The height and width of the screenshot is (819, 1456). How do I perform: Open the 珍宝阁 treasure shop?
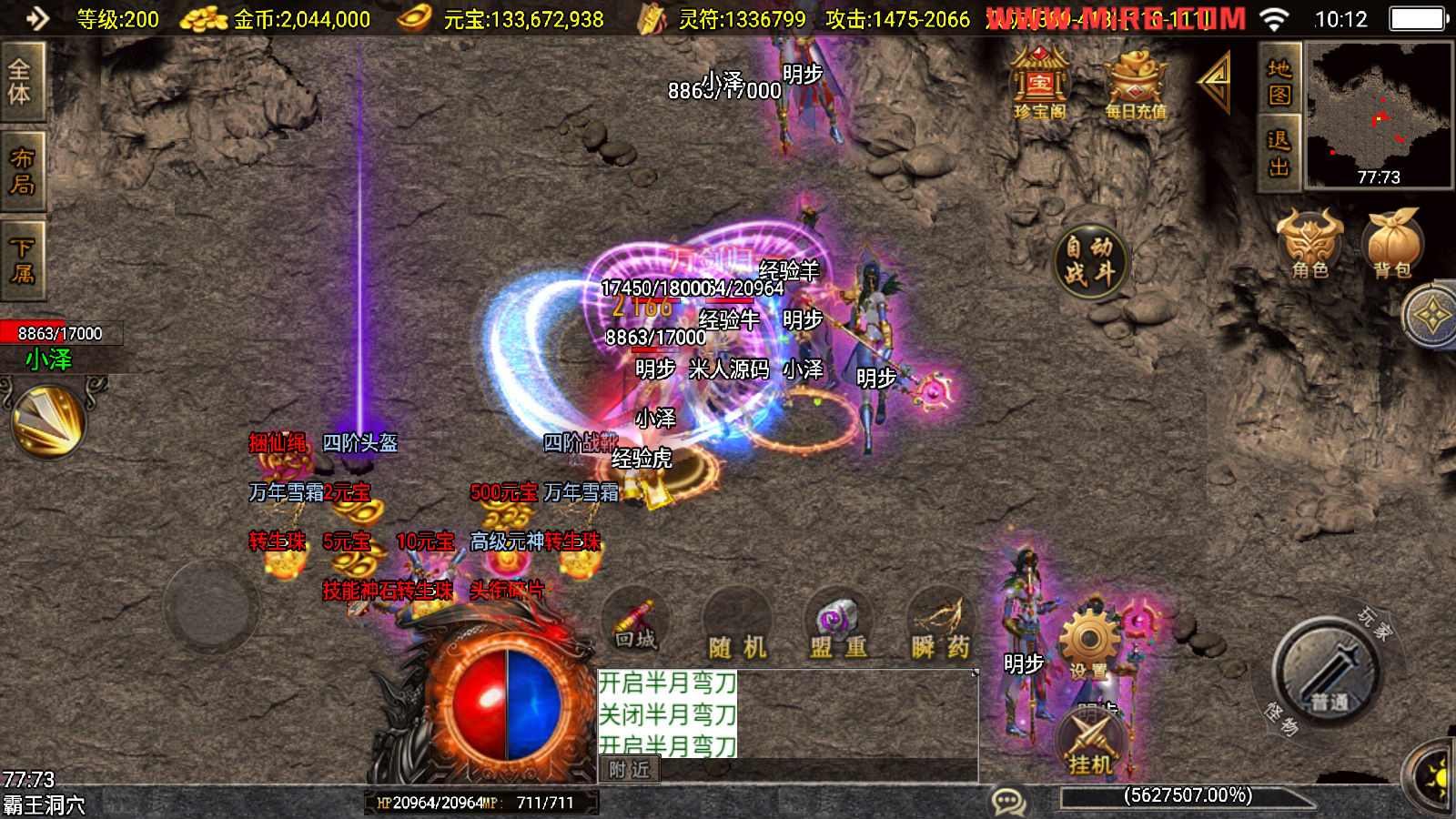[1039, 85]
